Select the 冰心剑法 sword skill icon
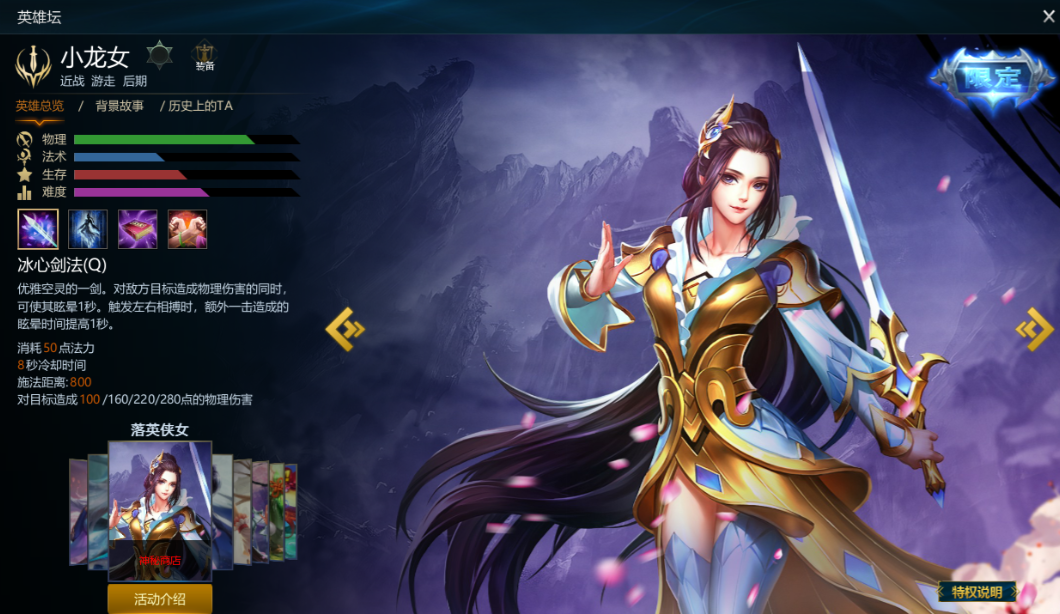This screenshot has height=614, width=1060. point(38,229)
